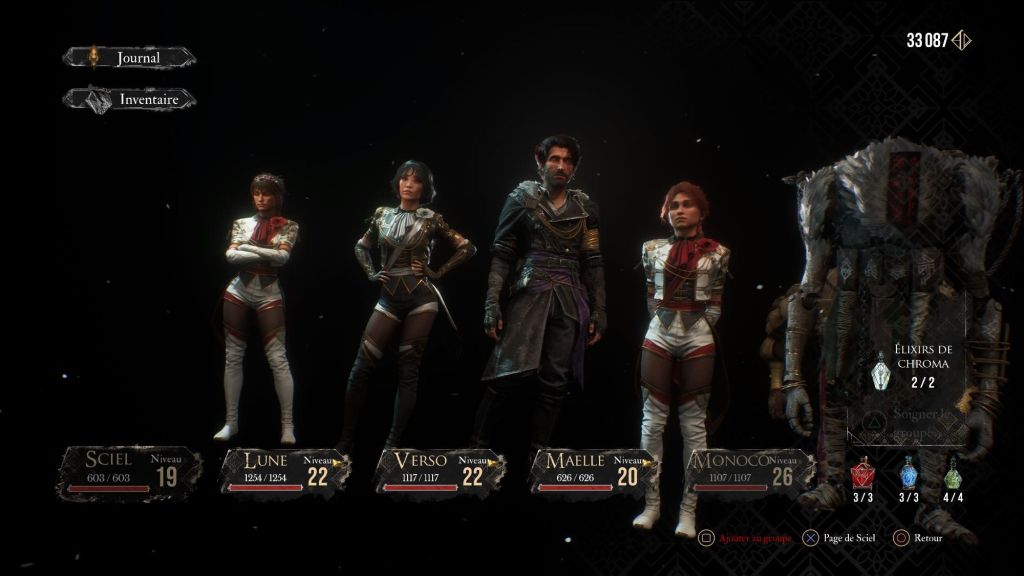Select the green potion icon

952,470
